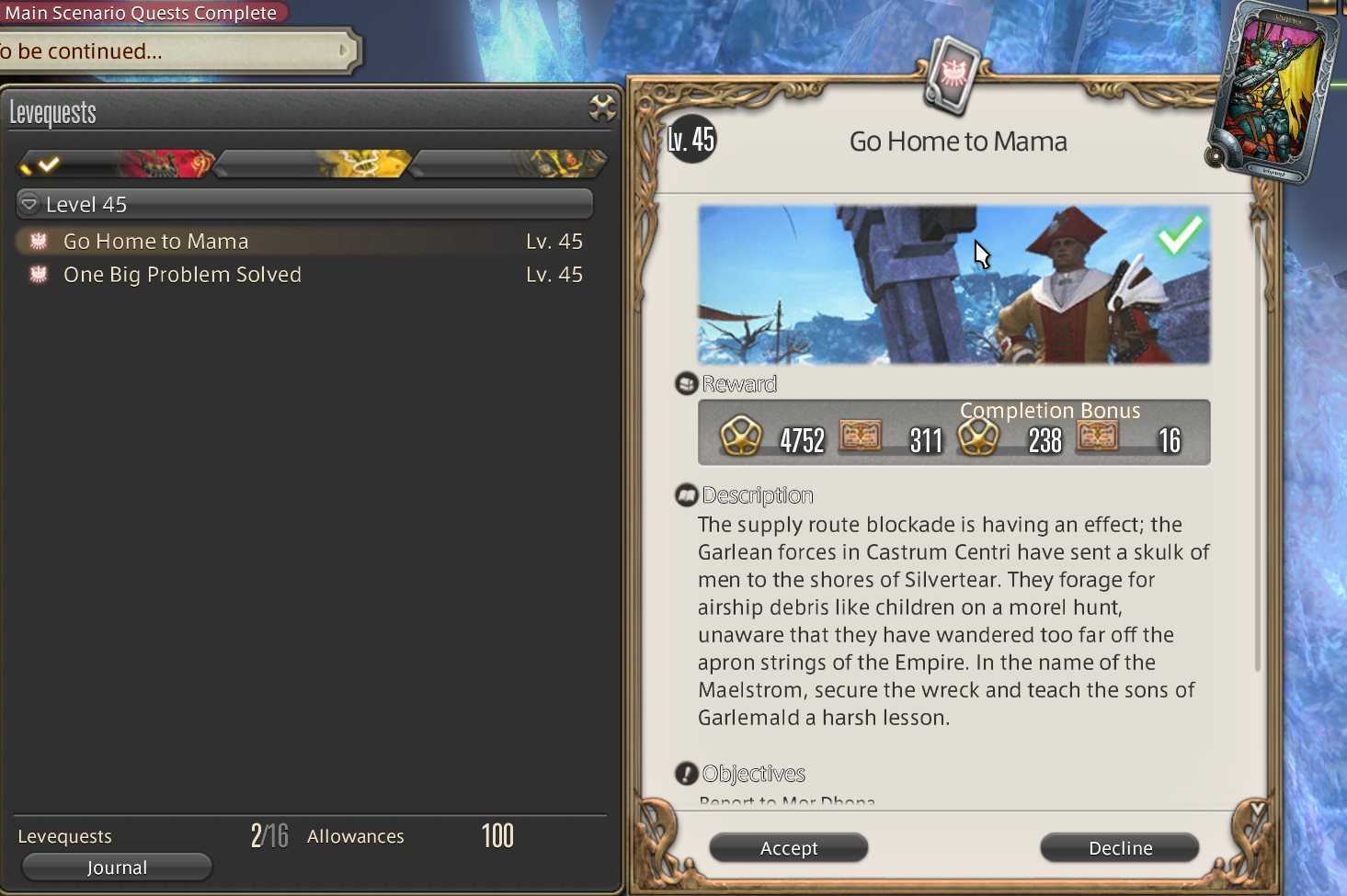
Task: Collapse the Level 45 category header
Action: [x=29, y=204]
